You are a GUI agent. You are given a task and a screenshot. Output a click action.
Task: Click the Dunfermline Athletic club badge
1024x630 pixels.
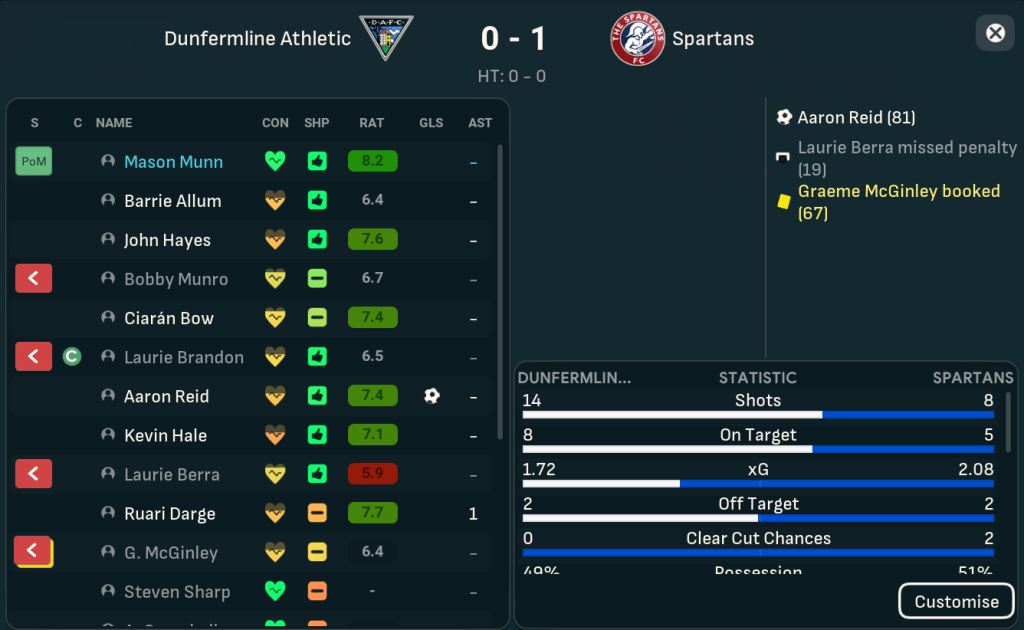click(x=386, y=38)
